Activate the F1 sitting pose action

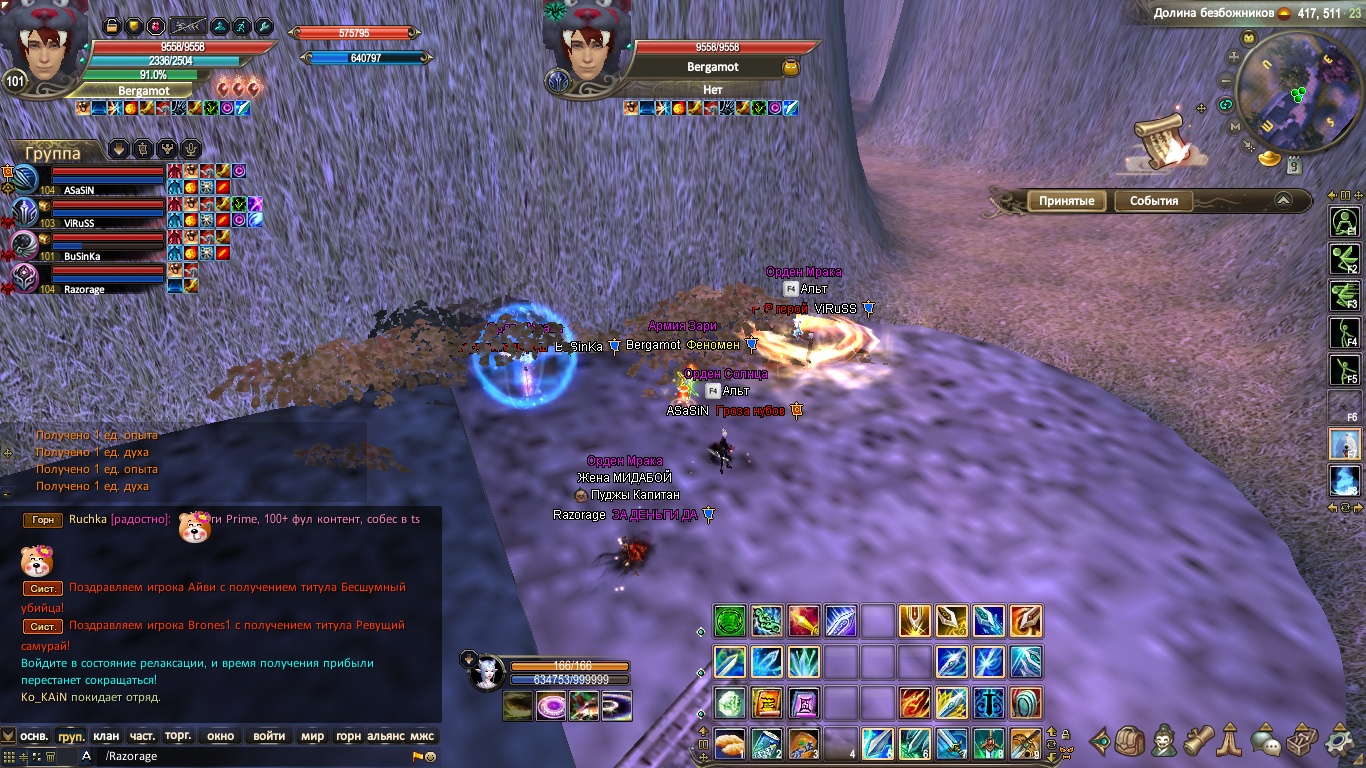point(1344,221)
